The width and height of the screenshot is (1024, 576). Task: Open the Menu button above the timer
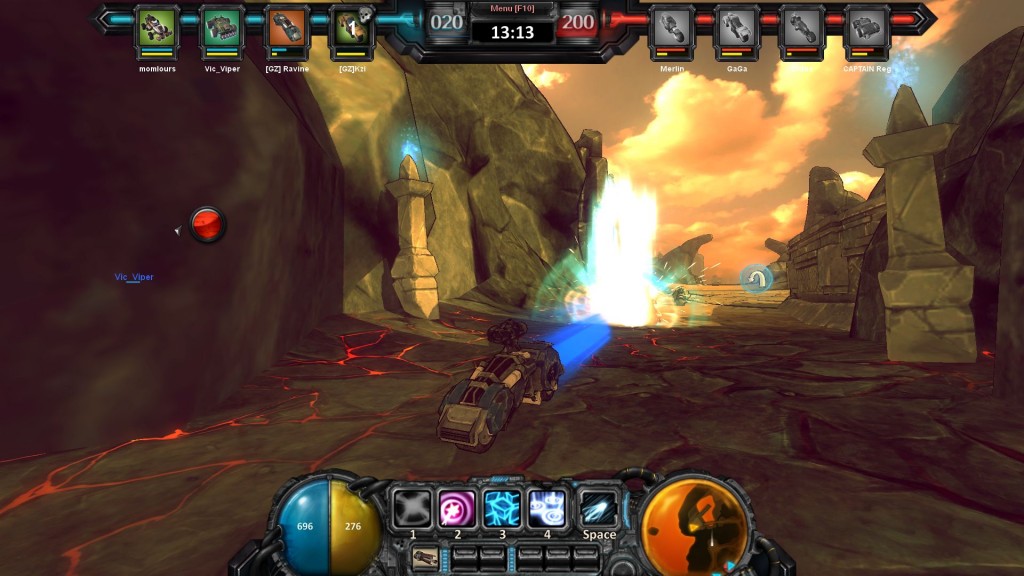(x=511, y=9)
